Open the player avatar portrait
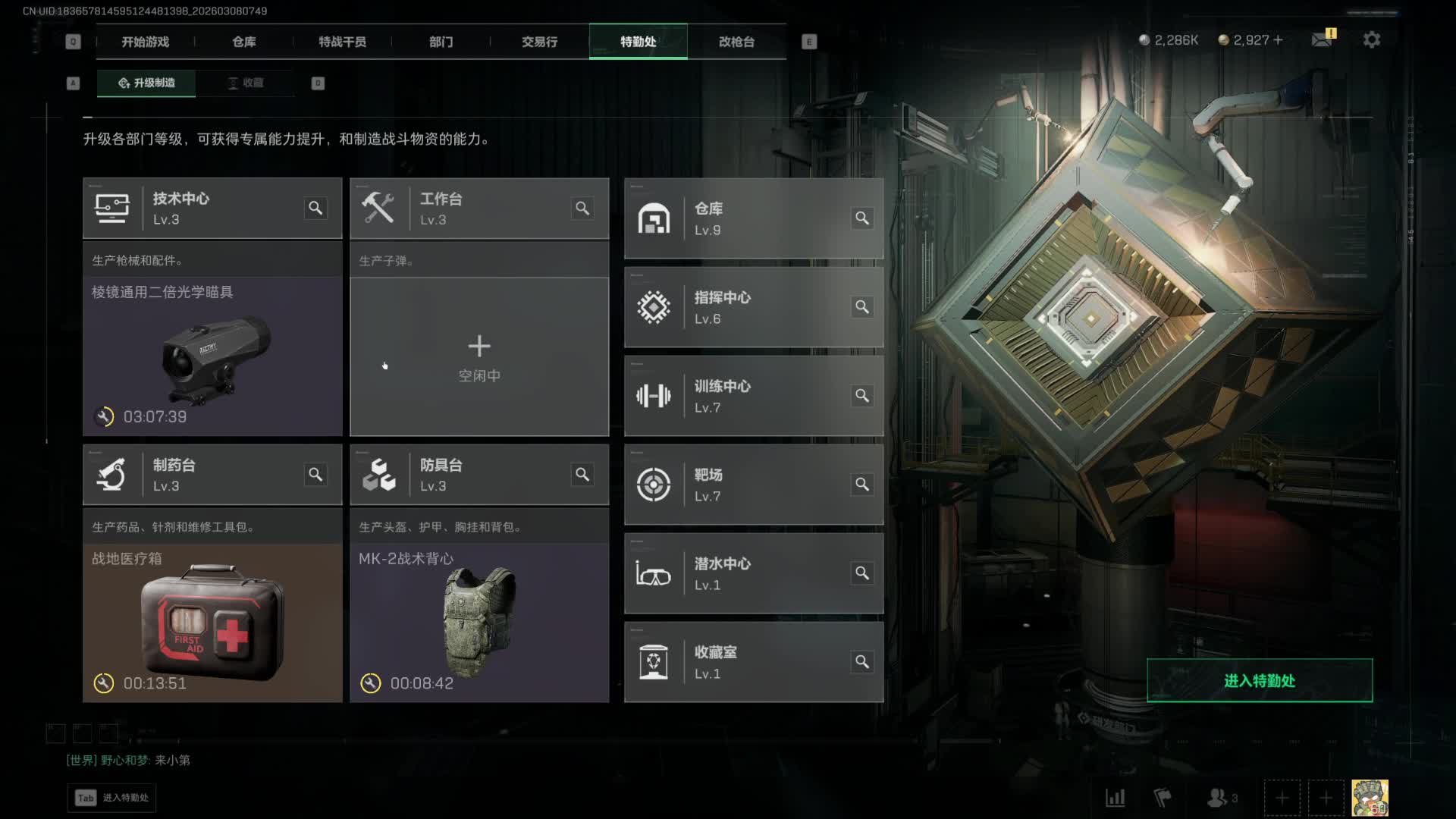Viewport: 1456px width, 819px height. coord(1370,798)
